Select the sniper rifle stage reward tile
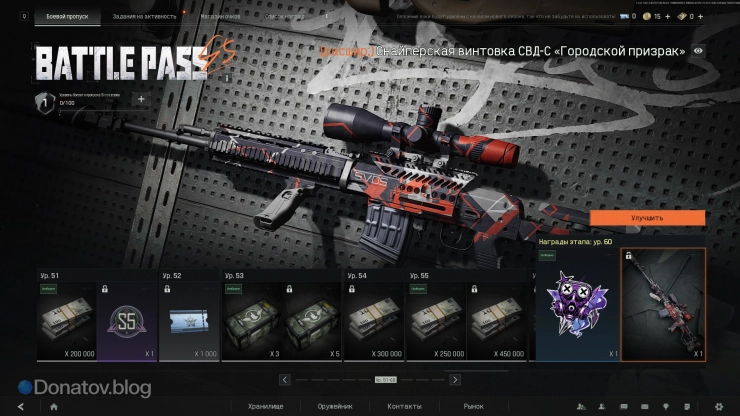 click(663, 305)
